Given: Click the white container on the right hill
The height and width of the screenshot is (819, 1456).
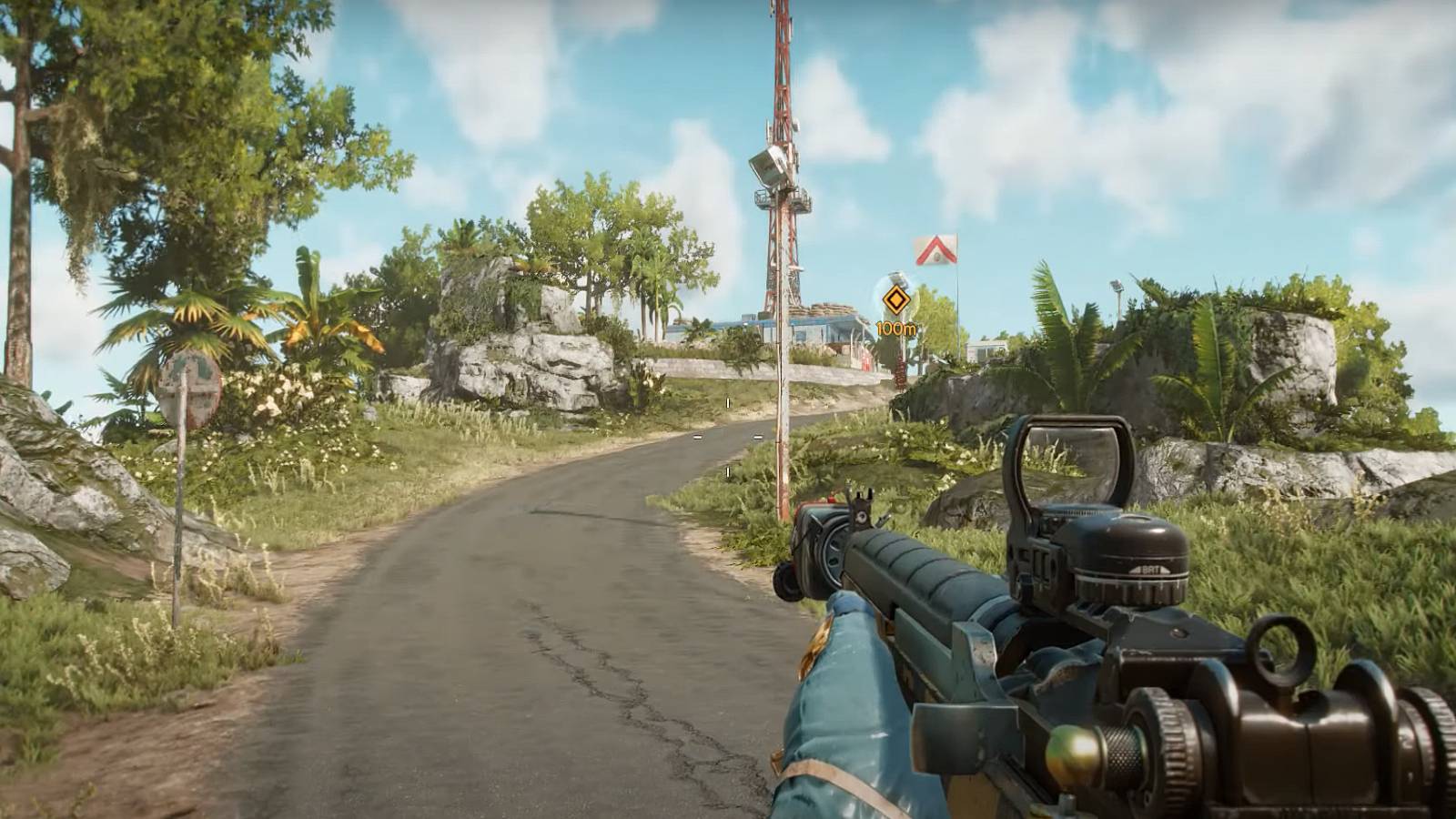Looking at the screenshot, I should 983,350.
